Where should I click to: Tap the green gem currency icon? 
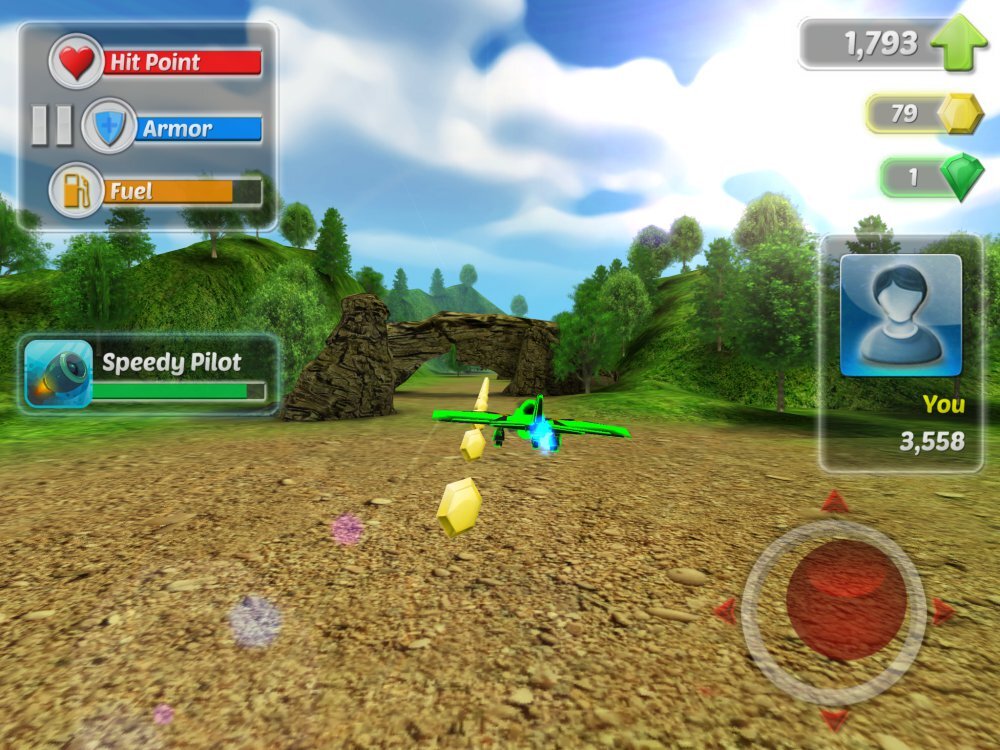pyautogui.click(x=961, y=178)
